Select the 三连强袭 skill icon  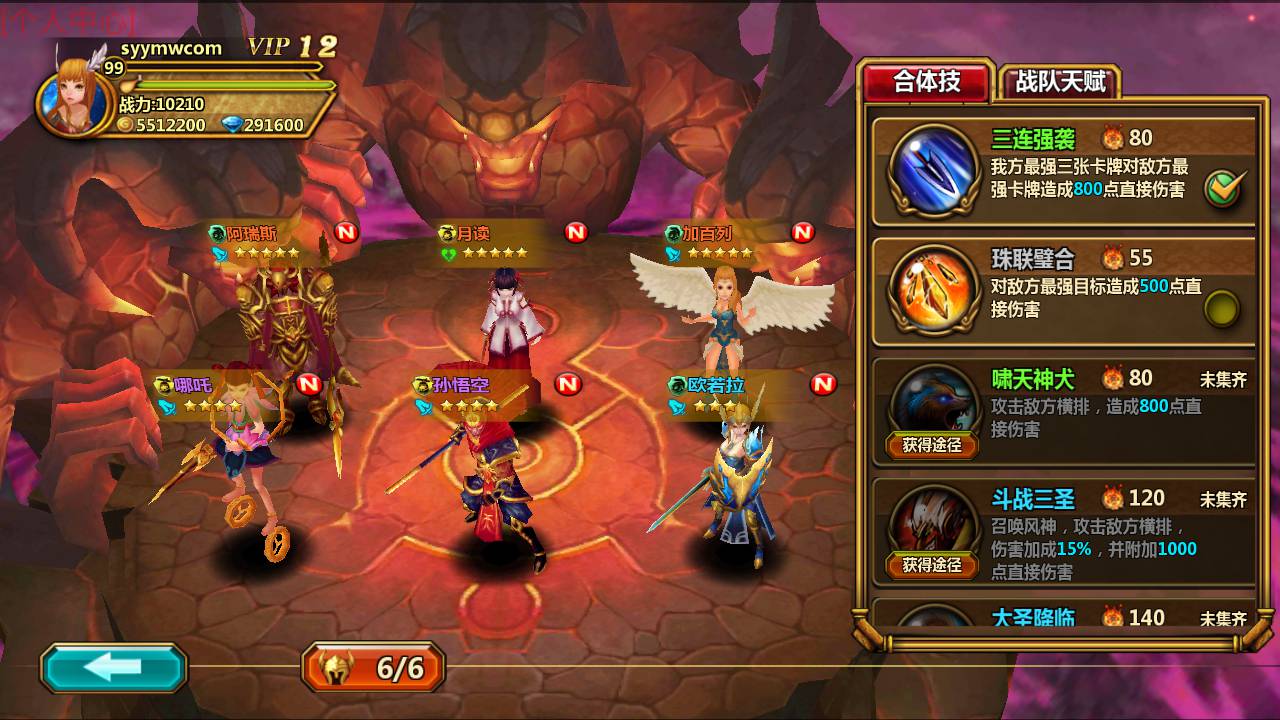(931, 172)
